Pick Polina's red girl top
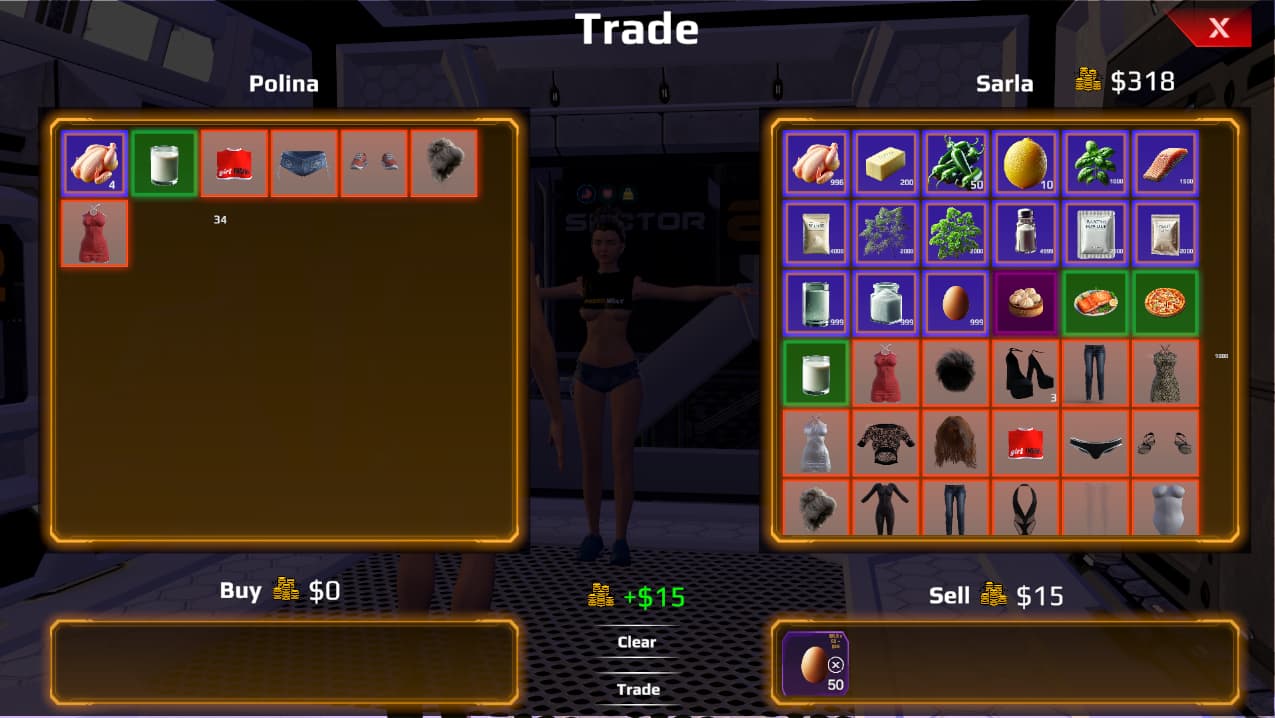This screenshot has height=718, width=1275. tap(234, 163)
